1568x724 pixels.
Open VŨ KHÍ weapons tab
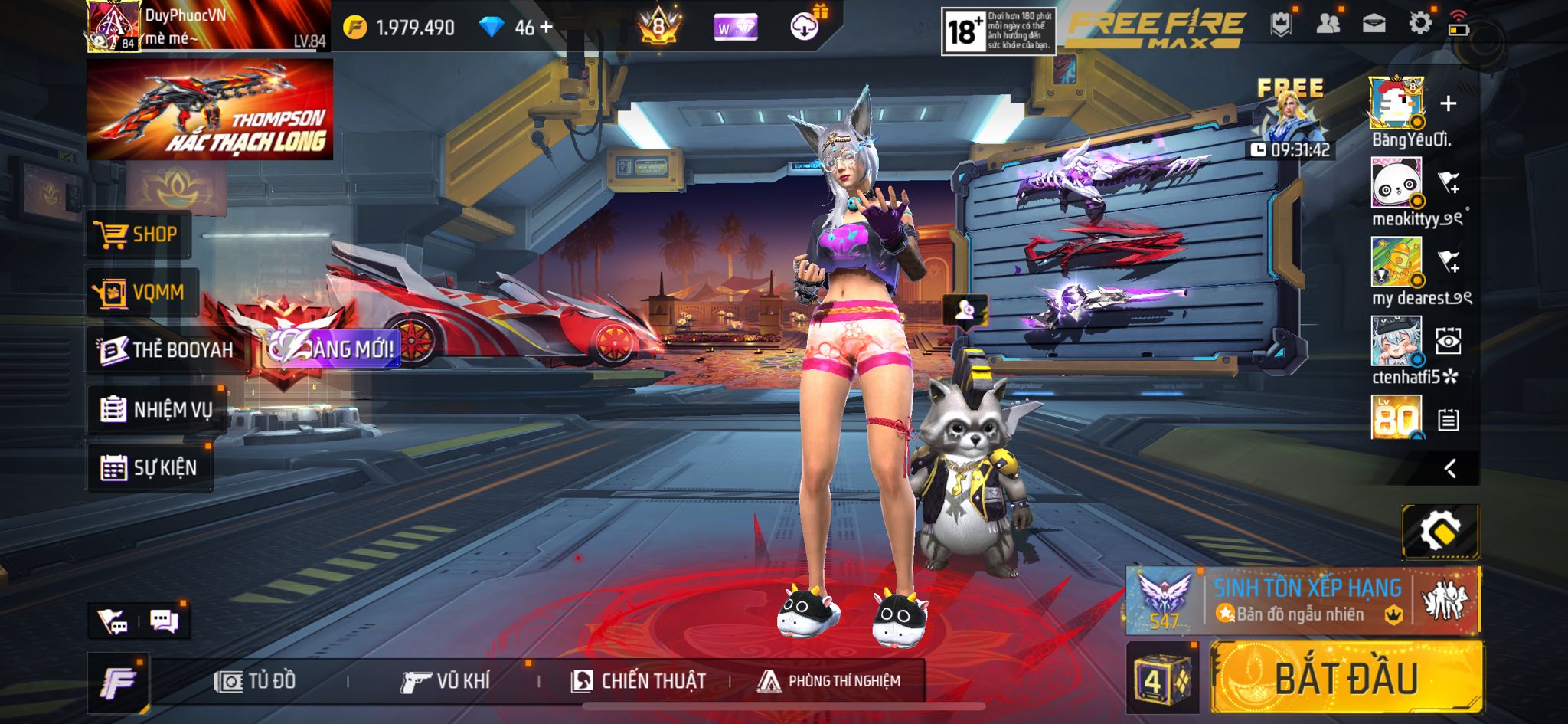(x=446, y=681)
